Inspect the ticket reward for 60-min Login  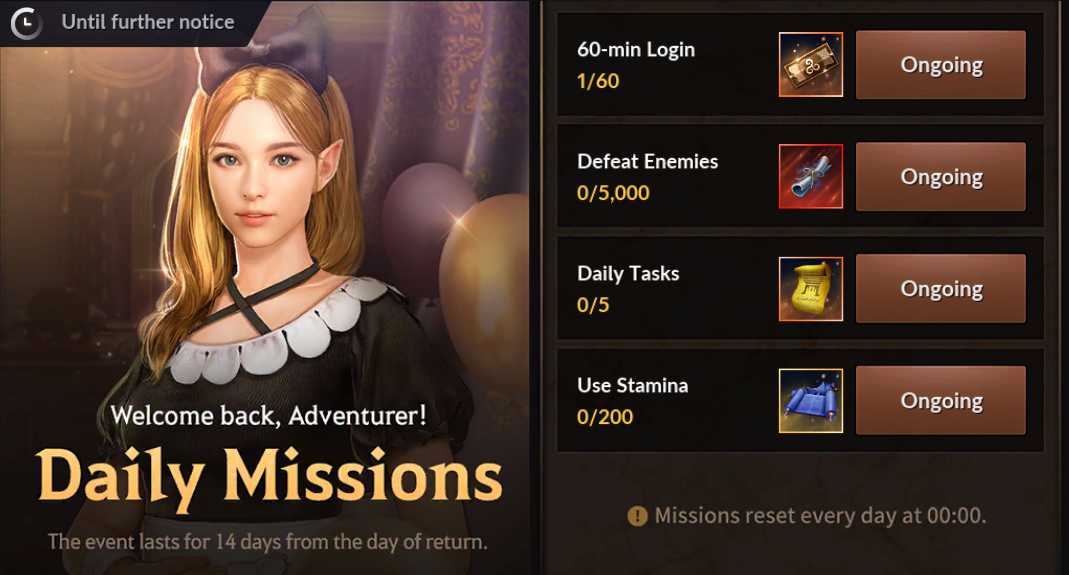coord(811,65)
